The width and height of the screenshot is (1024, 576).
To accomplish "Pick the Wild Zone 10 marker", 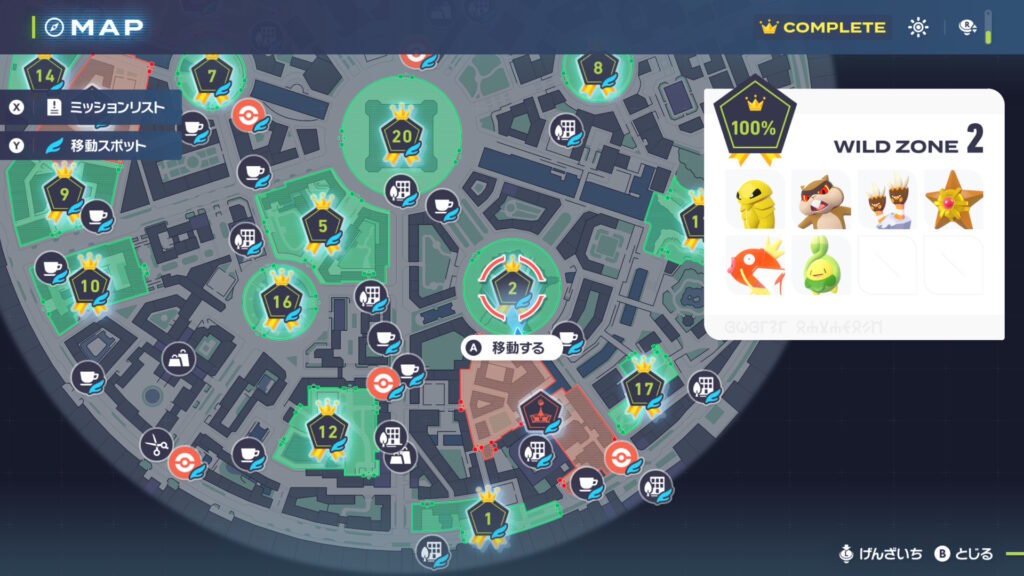I will [90, 286].
